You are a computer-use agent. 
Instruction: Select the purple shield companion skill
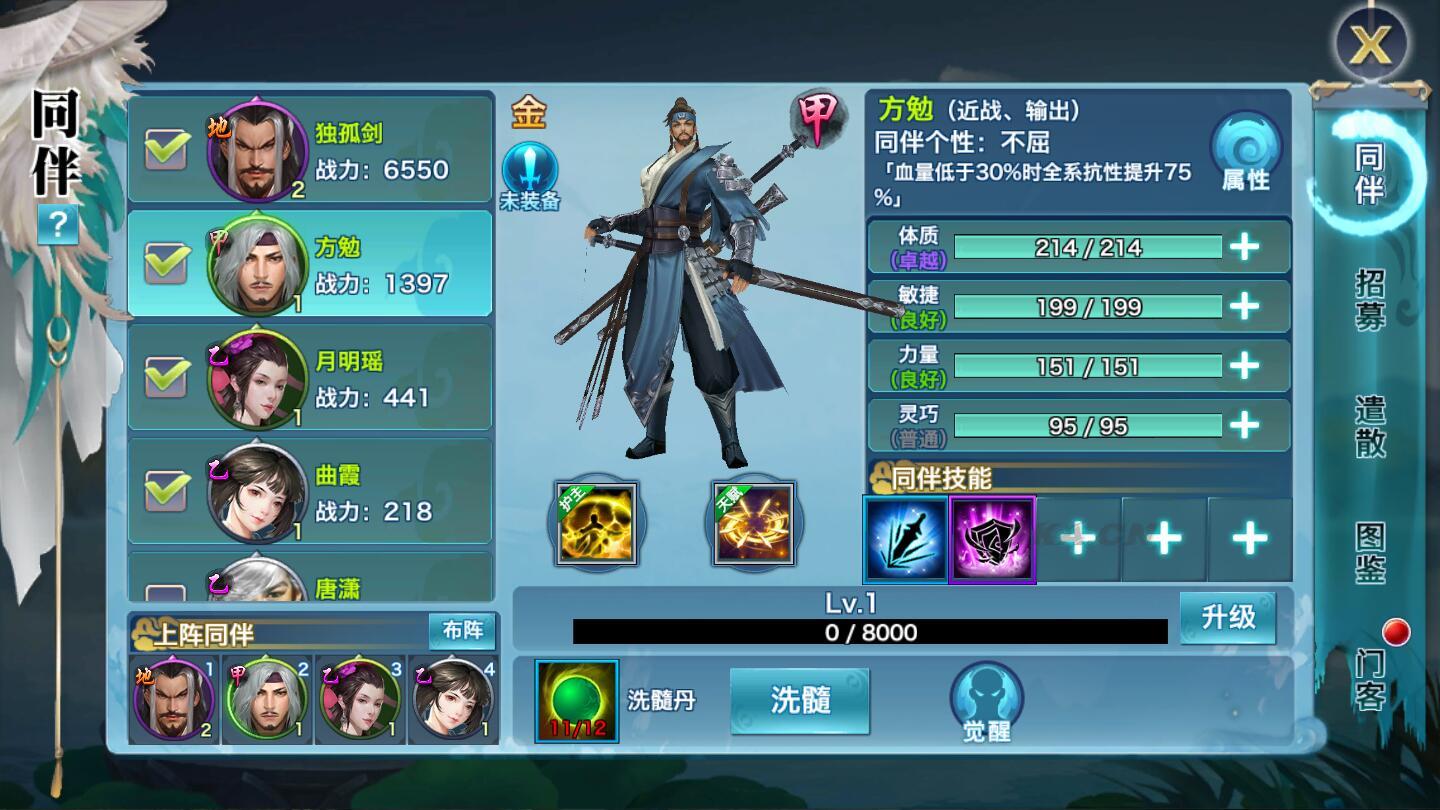click(992, 539)
